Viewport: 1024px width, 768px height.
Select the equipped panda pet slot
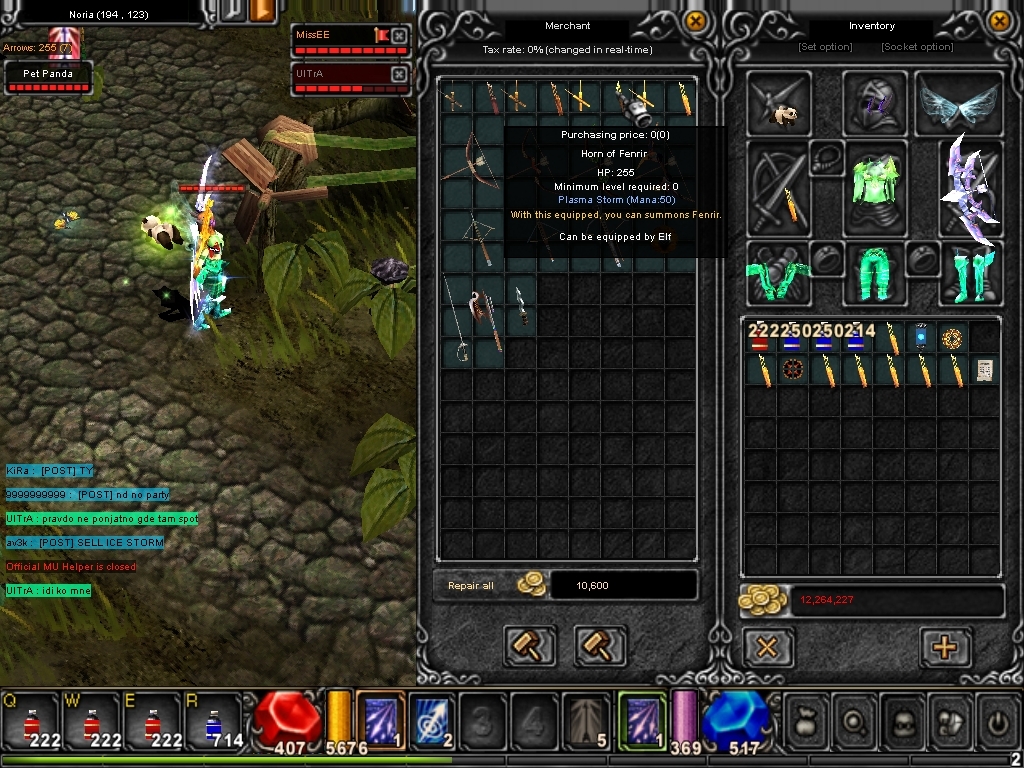780,103
